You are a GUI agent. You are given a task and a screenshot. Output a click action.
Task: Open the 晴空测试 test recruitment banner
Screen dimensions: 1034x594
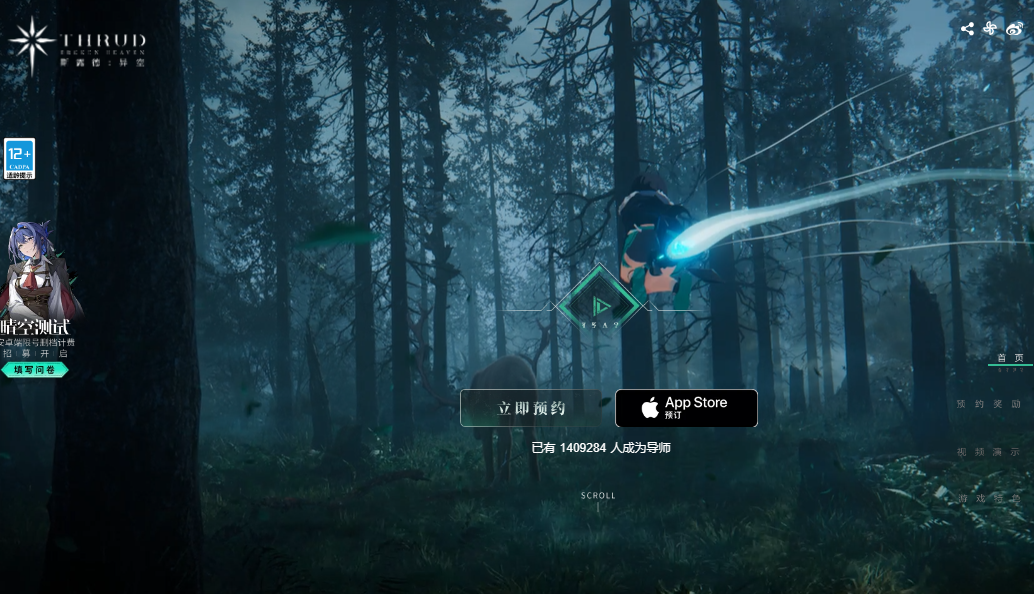point(38,327)
